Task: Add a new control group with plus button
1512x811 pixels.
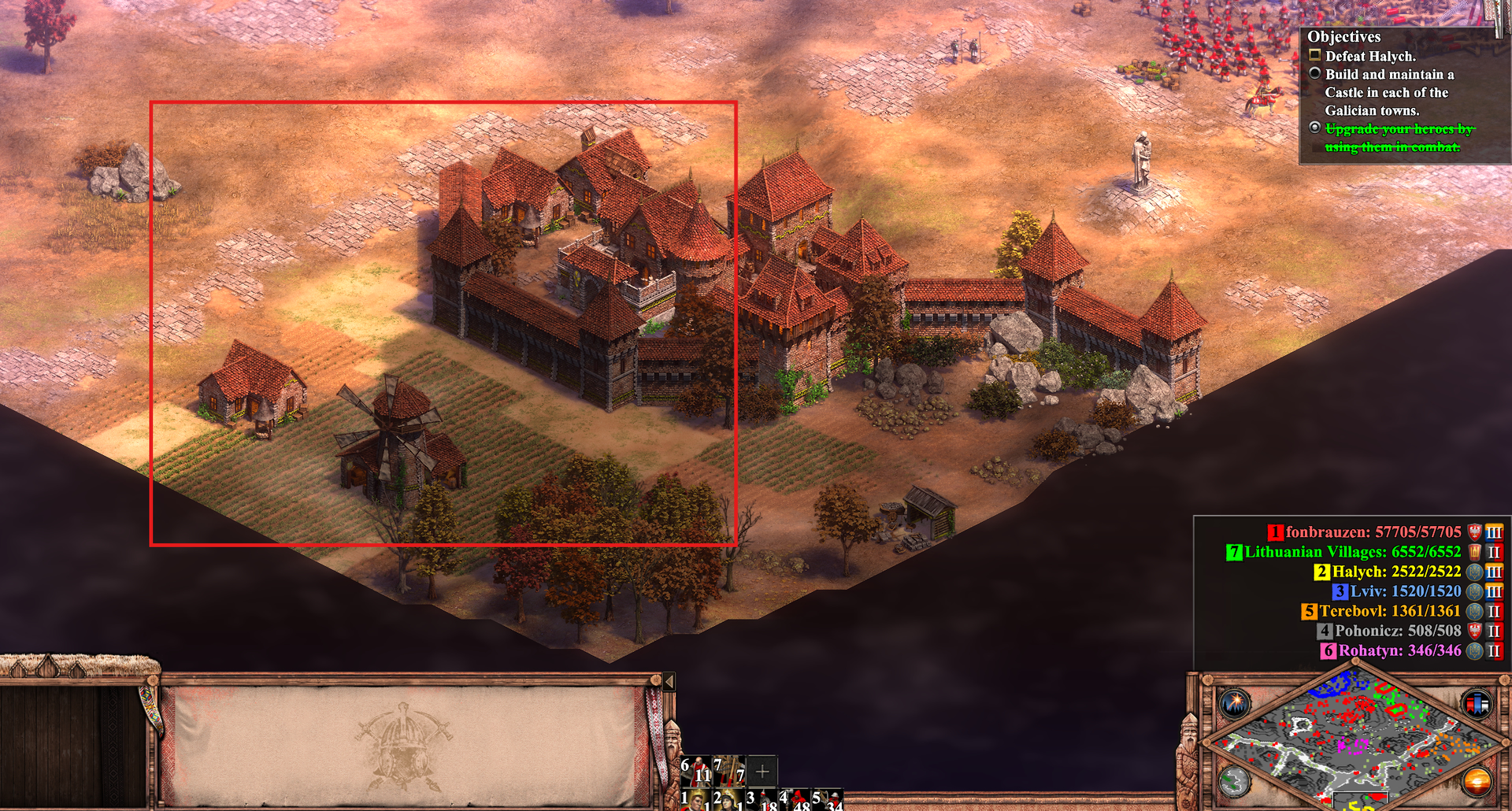Action: [762, 772]
